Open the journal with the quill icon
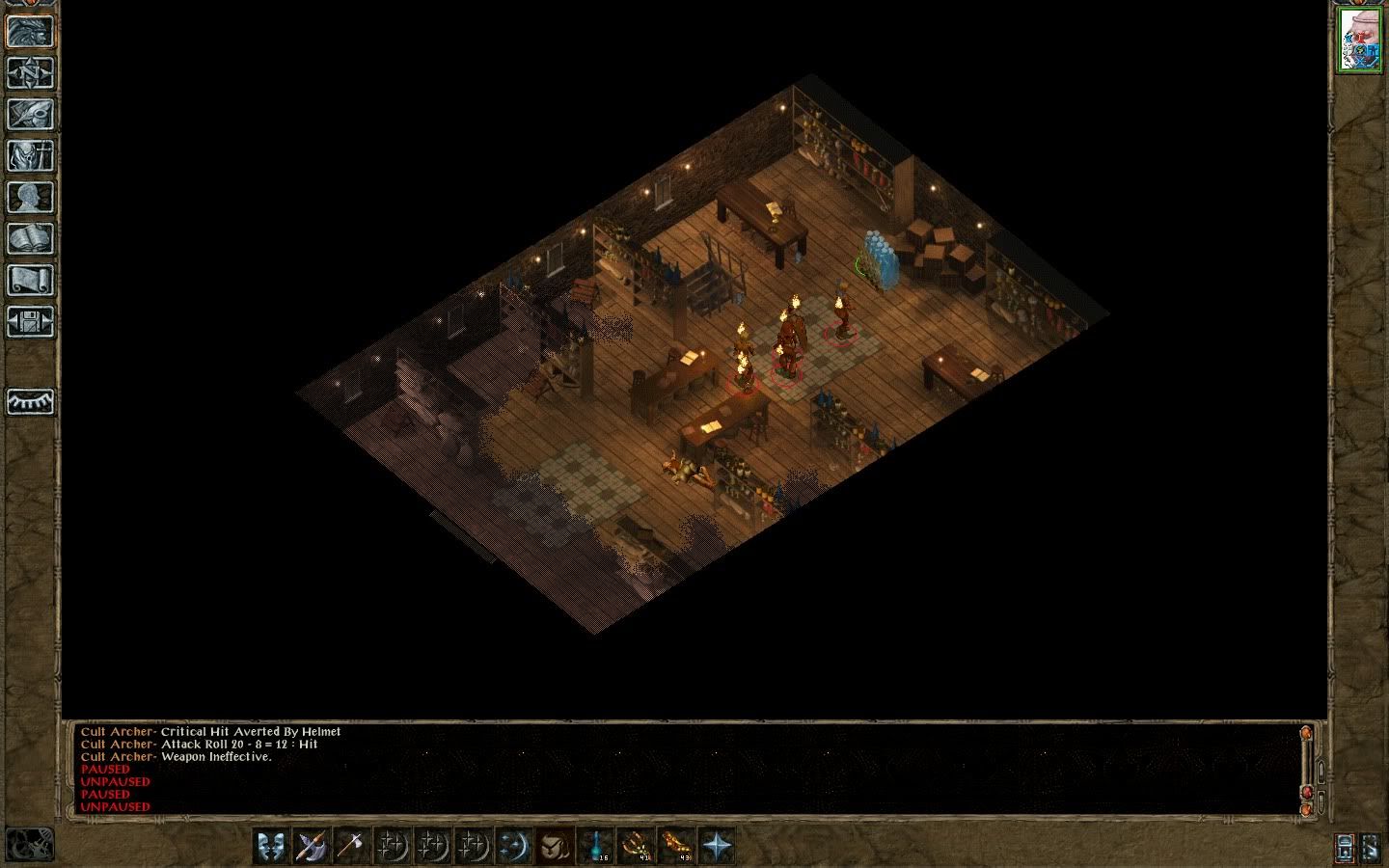1389x868 pixels. click(31, 114)
